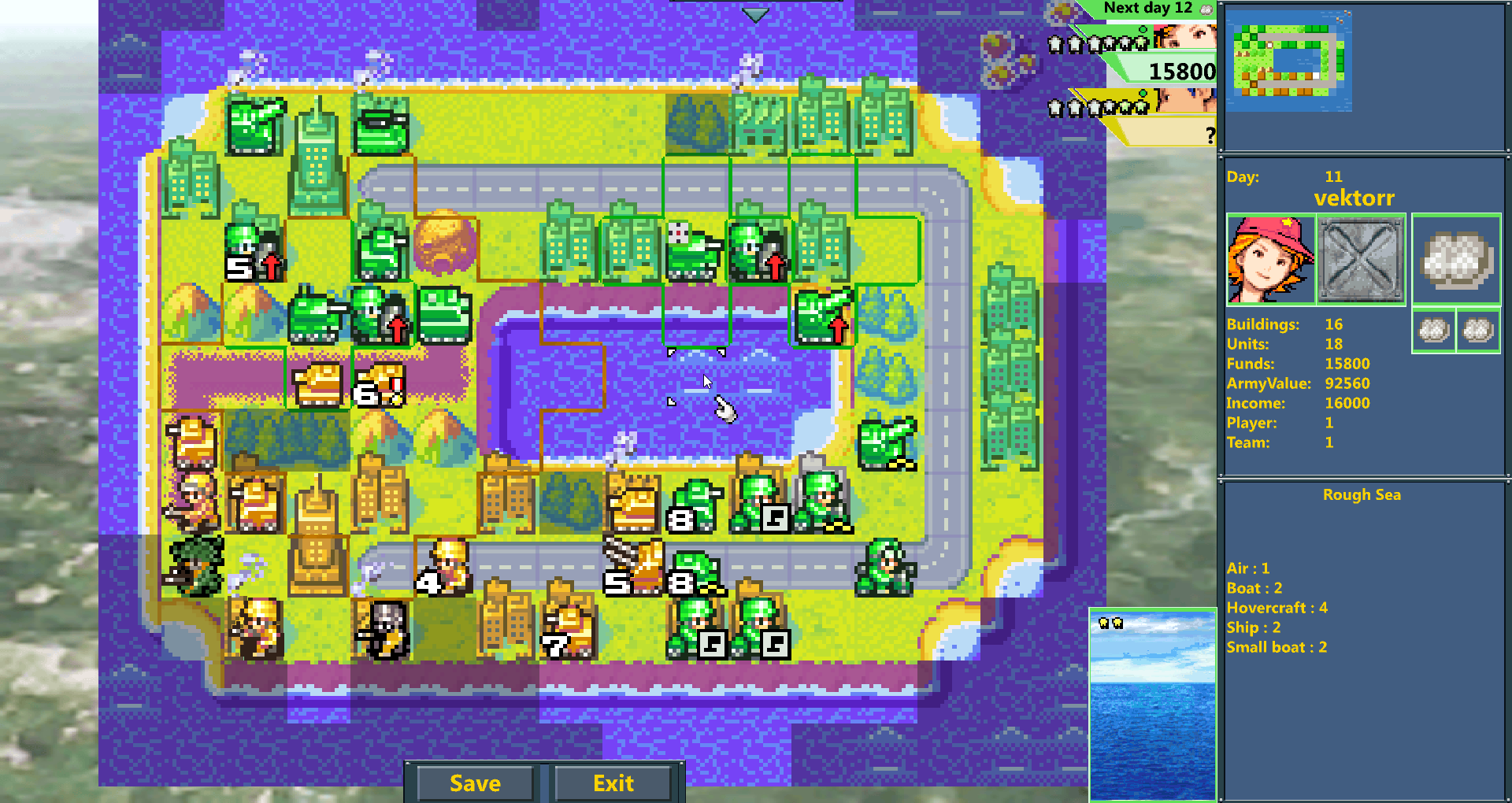Select vektorr's commander portrait

[1269, 260]
